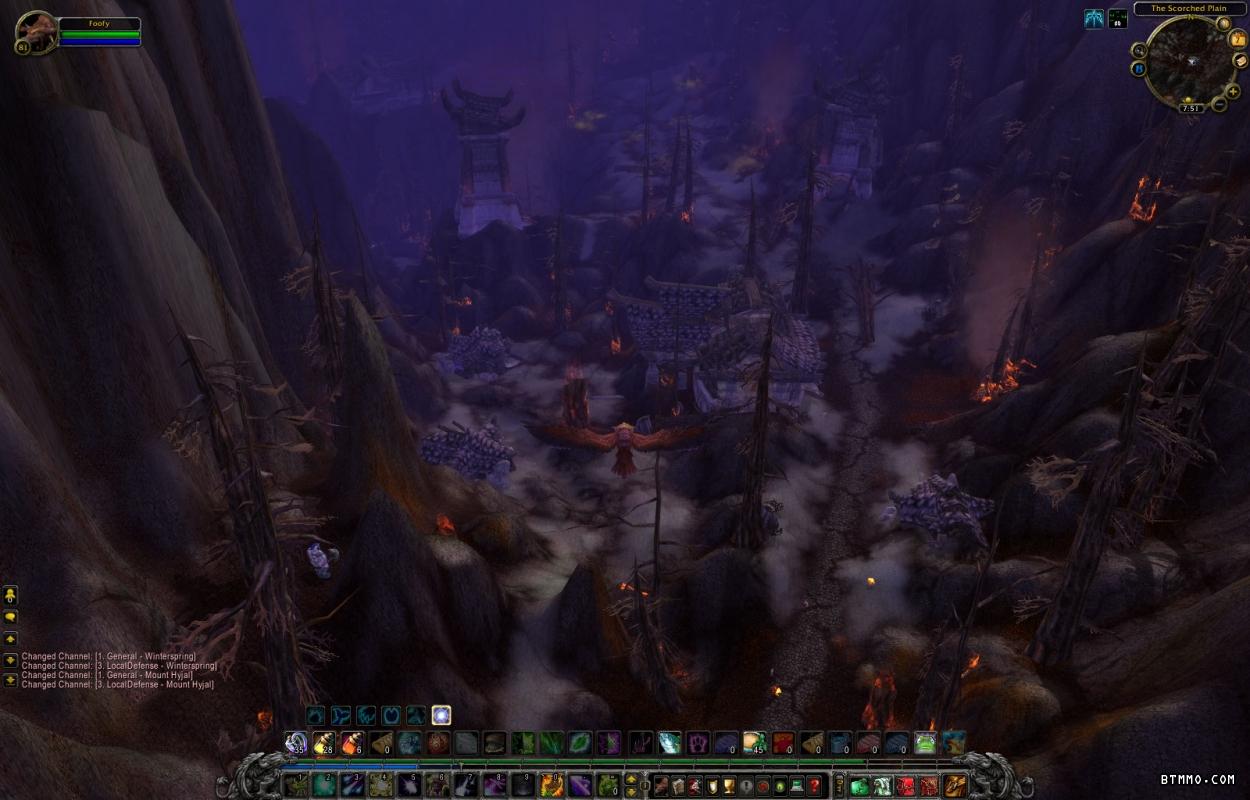Use the food item with 45 count

click(754, 743)
